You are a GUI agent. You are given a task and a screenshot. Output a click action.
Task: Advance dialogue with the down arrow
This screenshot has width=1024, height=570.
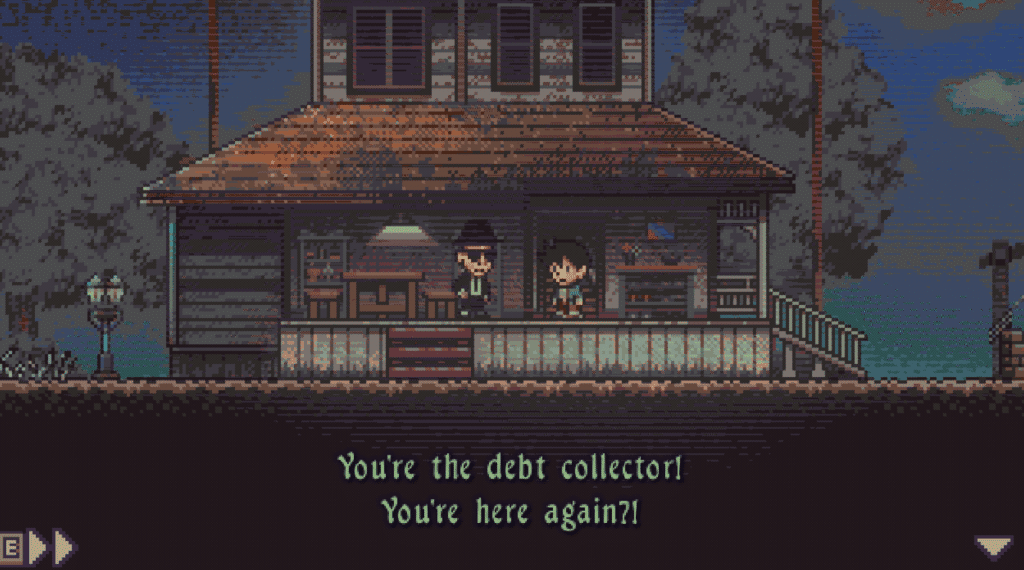click(x=993, y=546)
